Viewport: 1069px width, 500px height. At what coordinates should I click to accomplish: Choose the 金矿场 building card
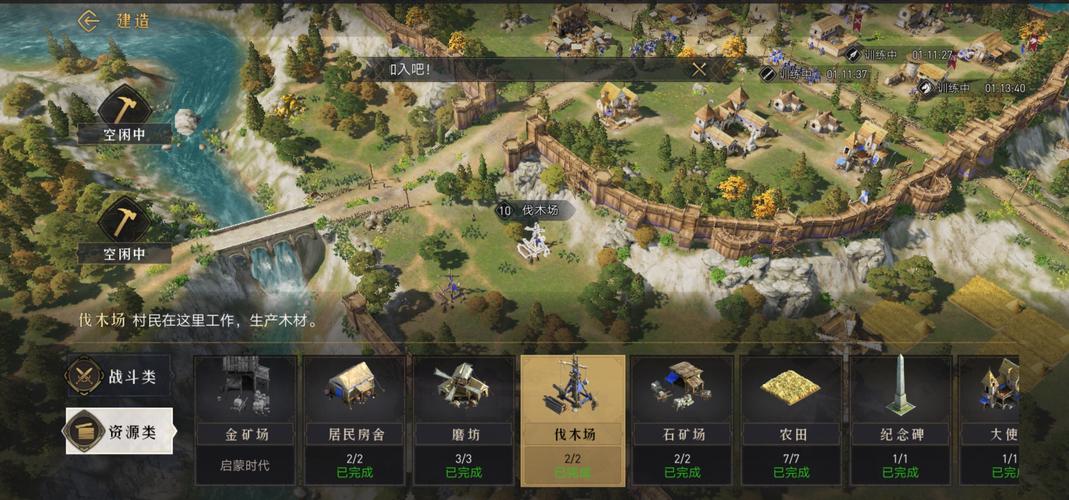pyautogui.click(x=245, y=419)
